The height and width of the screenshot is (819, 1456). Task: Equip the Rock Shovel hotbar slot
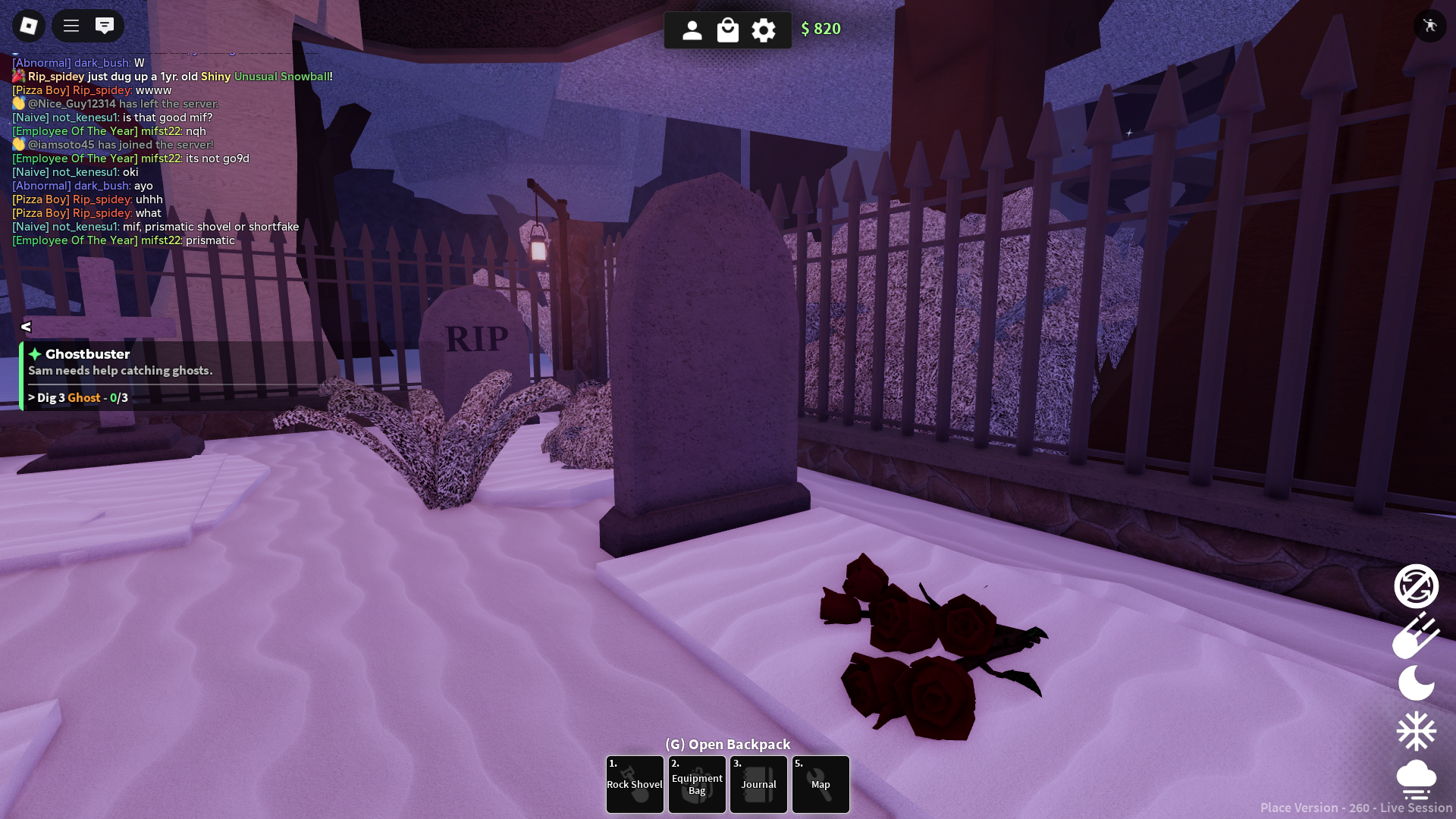point(635,784)
